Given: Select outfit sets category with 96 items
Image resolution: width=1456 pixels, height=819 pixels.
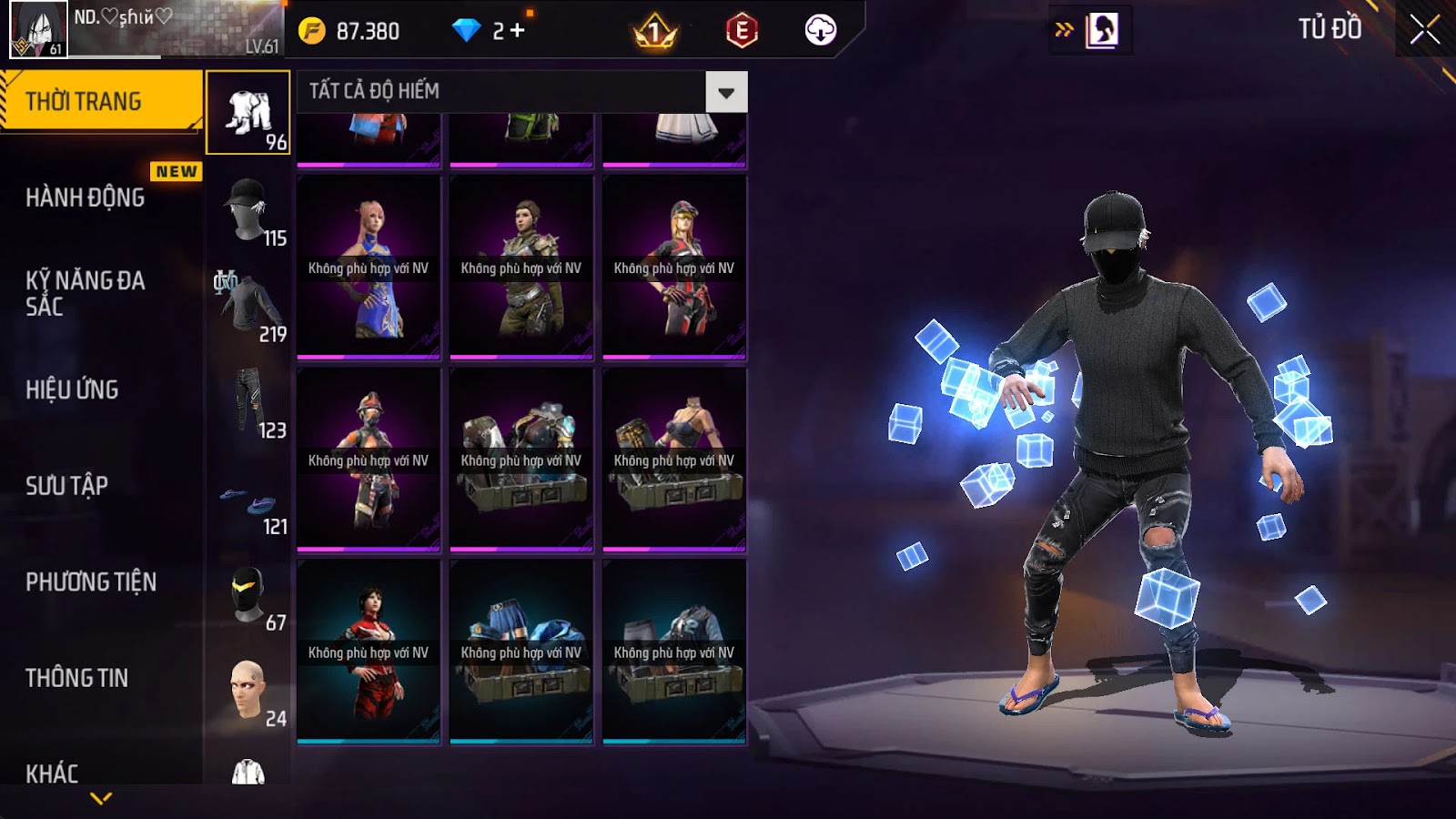Looking at the screenshot, I should pyautogui.click(x=248, y=114).
